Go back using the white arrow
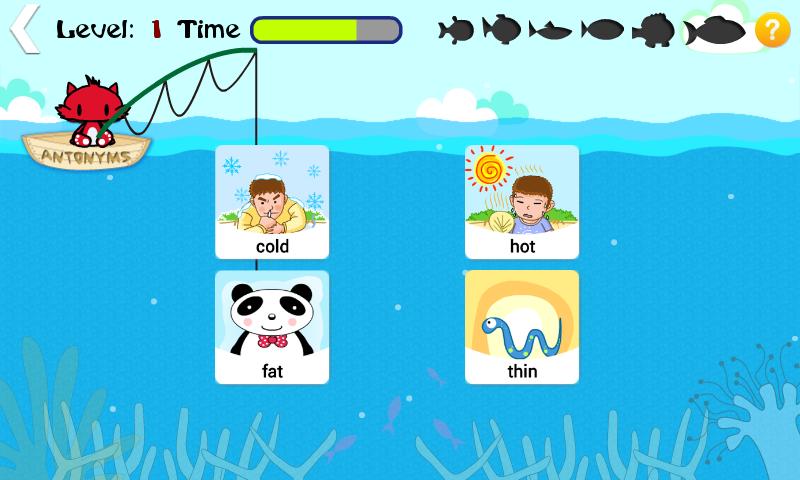Viewport: 800px width, 480px height. [x=24, y=29]
